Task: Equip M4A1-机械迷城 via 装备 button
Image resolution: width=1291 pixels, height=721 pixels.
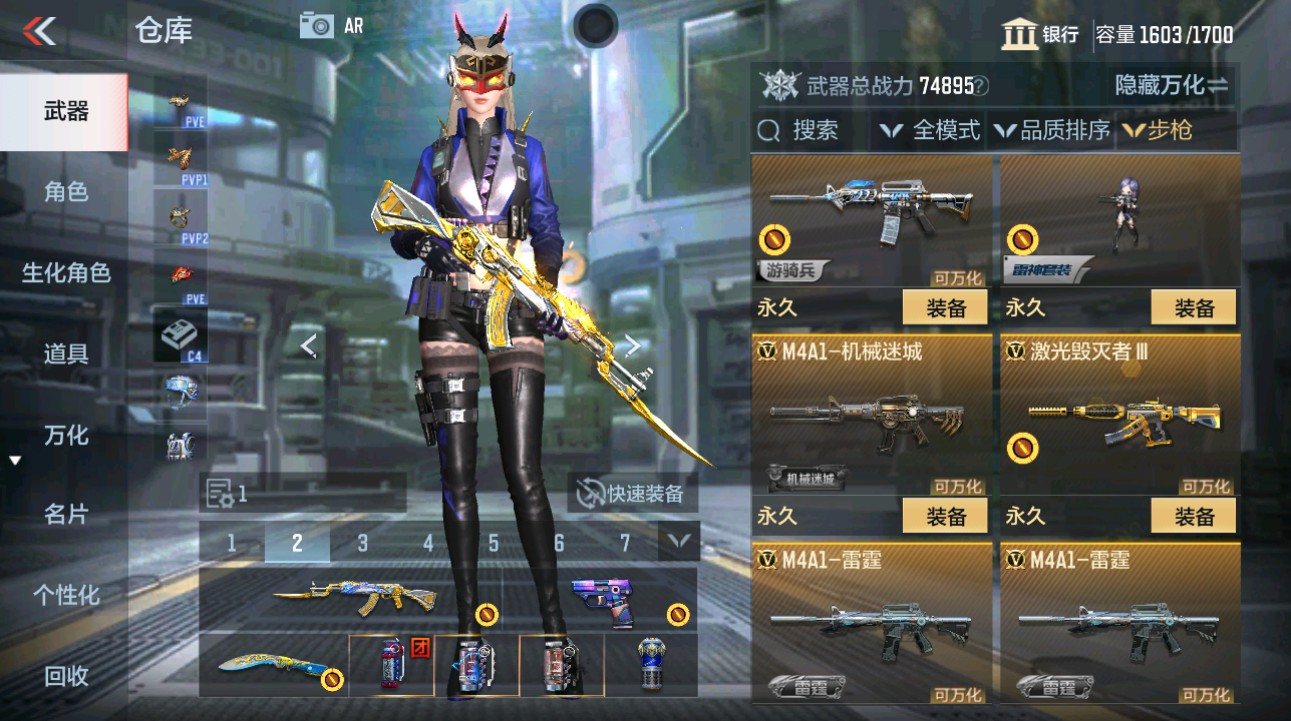Action: click(x=943, y=516)
